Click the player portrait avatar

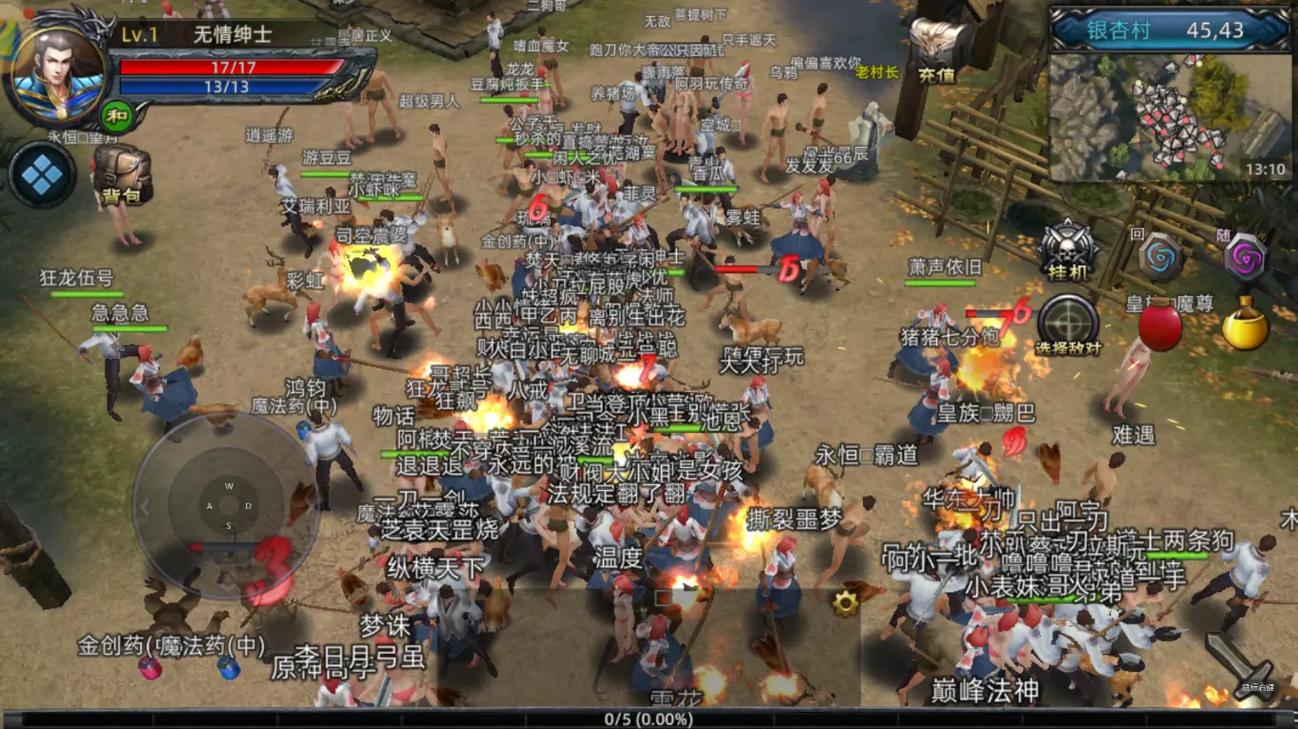[57, 72]
